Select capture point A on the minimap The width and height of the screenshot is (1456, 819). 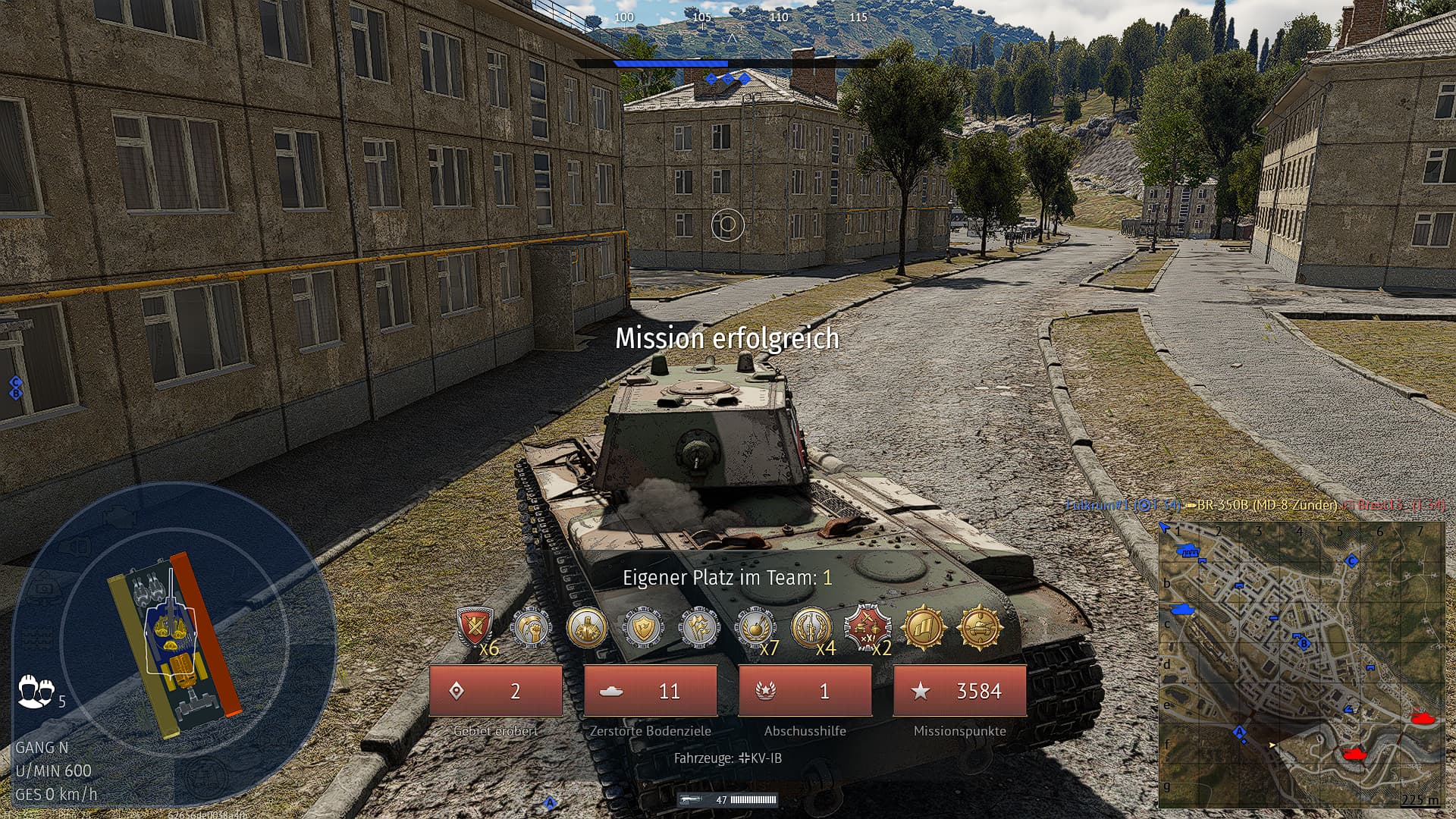coord(1239,732)
